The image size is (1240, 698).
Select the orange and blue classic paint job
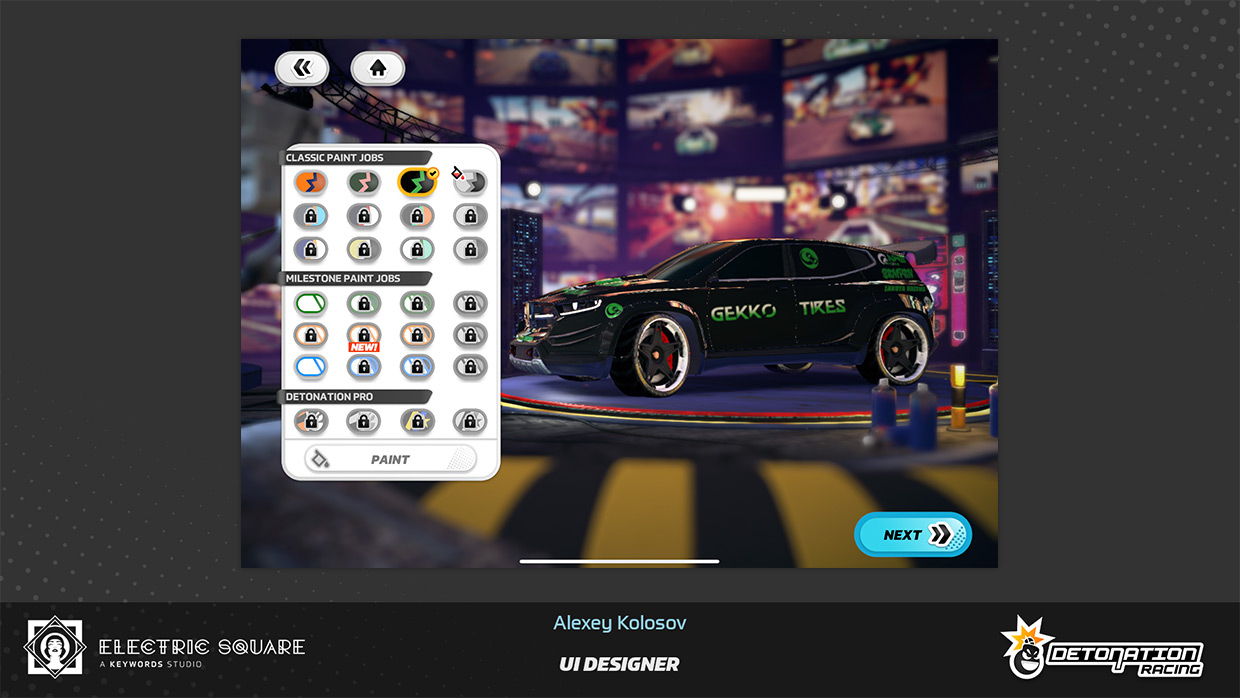tap(311, 182)
